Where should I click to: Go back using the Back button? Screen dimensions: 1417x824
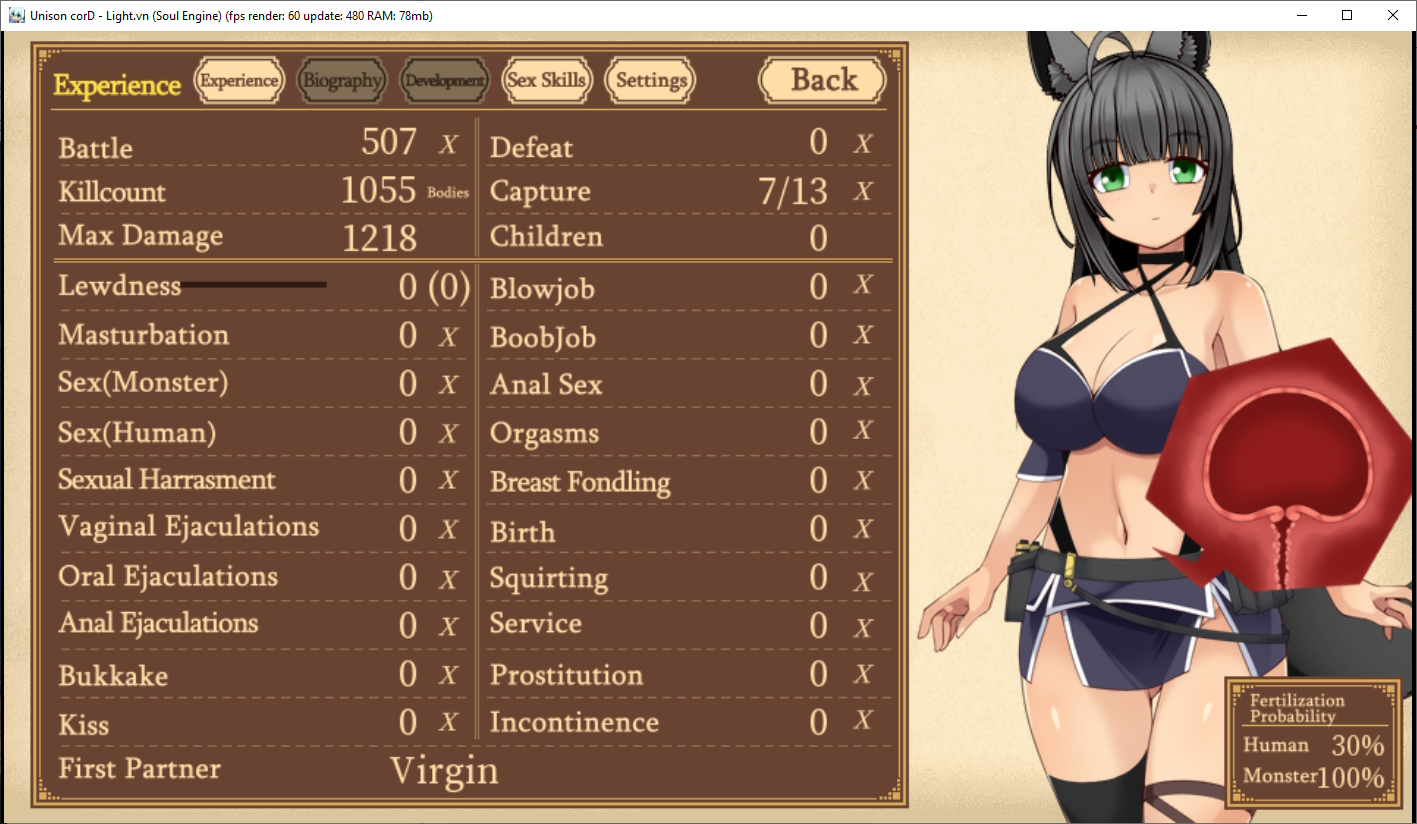tap(823, 81)
